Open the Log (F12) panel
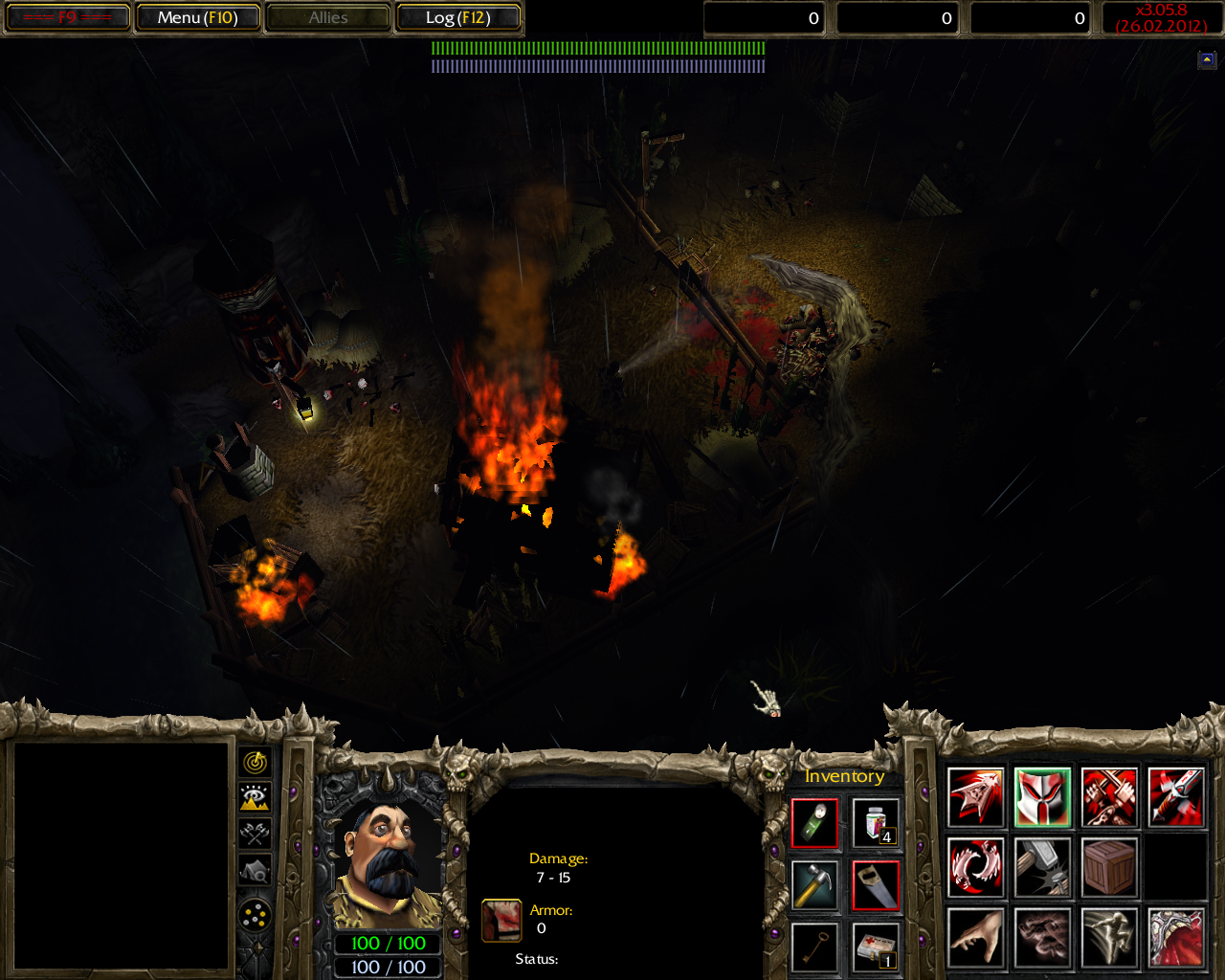 457,17
